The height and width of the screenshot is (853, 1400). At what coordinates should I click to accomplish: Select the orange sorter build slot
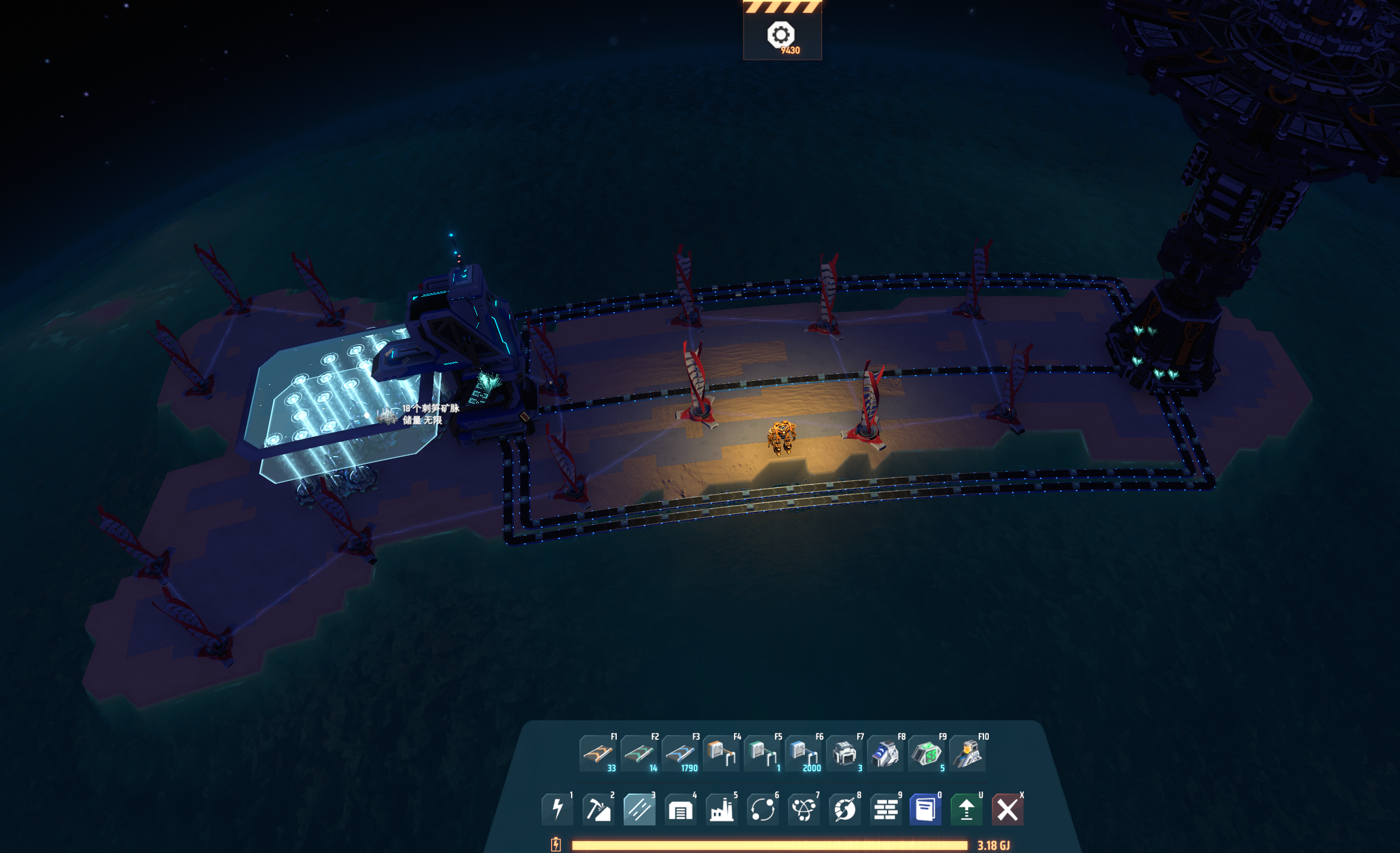tap(721, 753)
